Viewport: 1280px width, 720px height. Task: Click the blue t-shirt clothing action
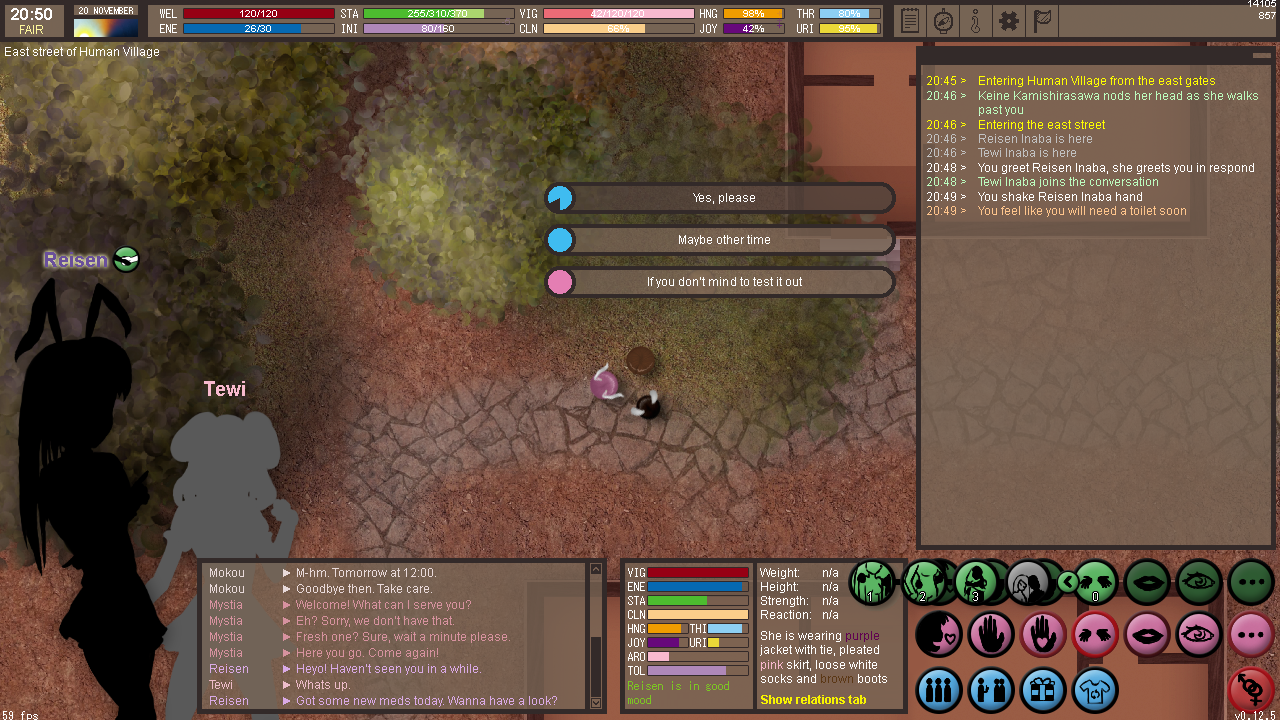click(1095, 690)
